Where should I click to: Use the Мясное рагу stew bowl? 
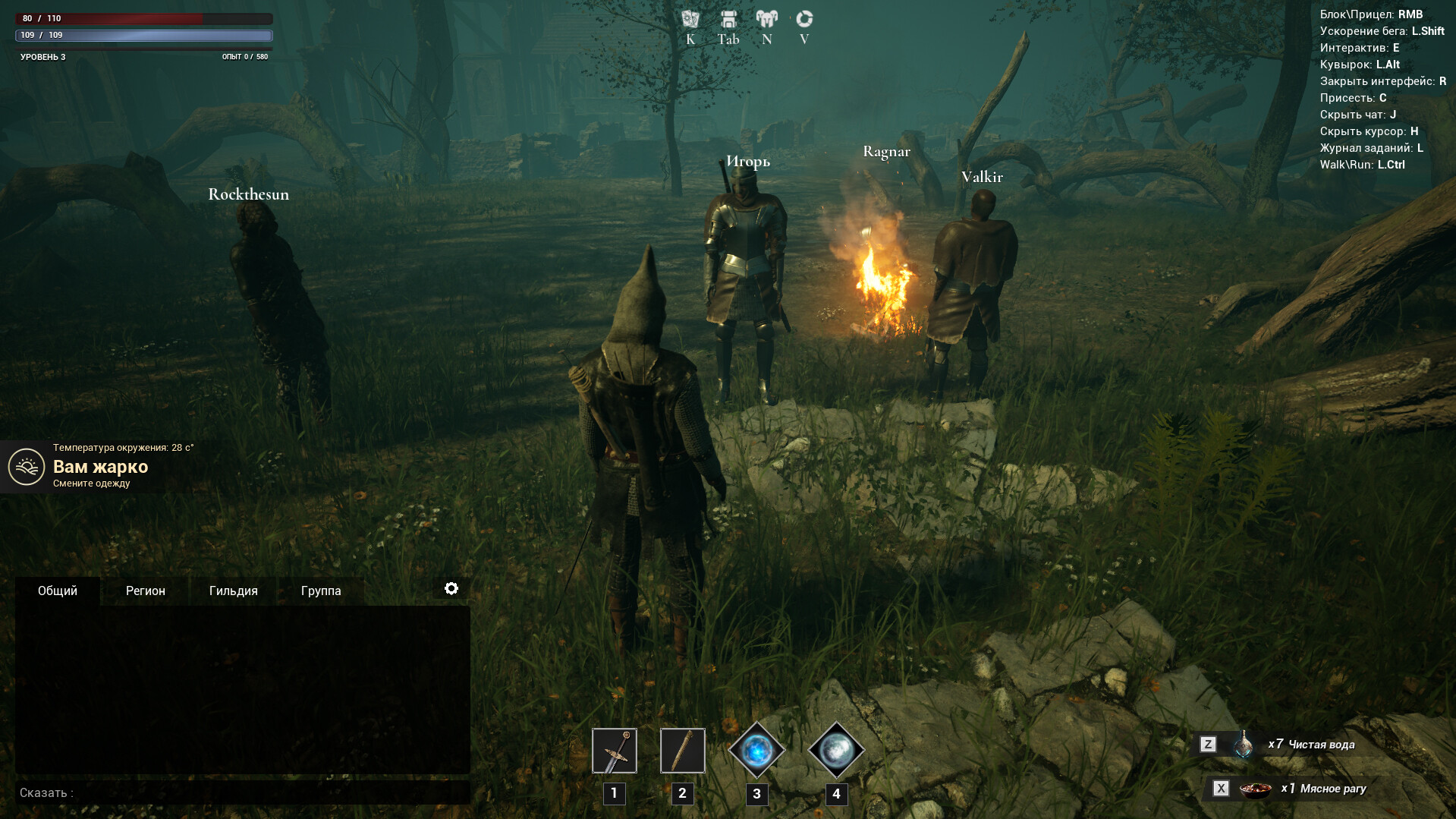pos(1255,789)
